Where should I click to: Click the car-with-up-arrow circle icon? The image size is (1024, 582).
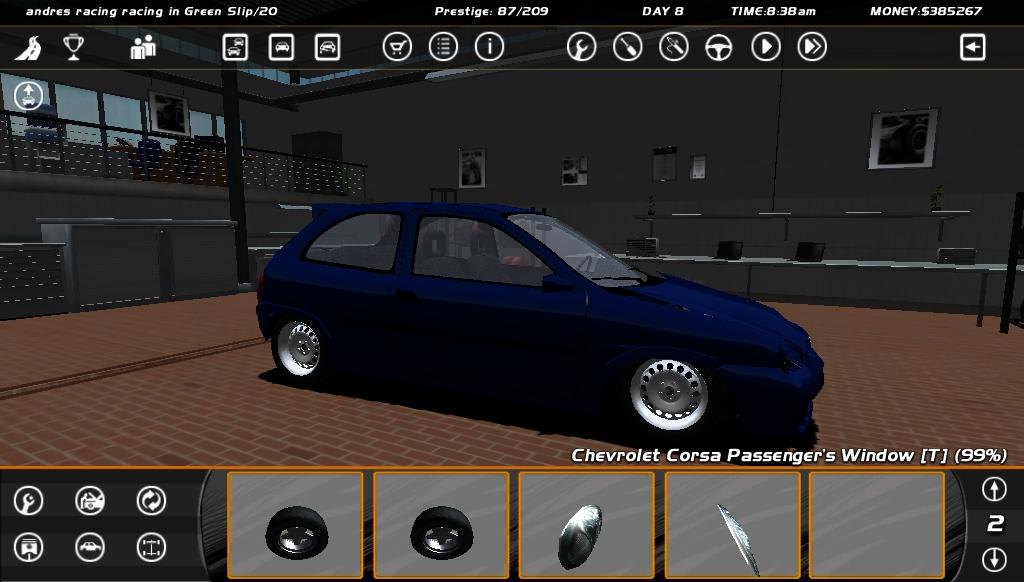coord(29,96)
